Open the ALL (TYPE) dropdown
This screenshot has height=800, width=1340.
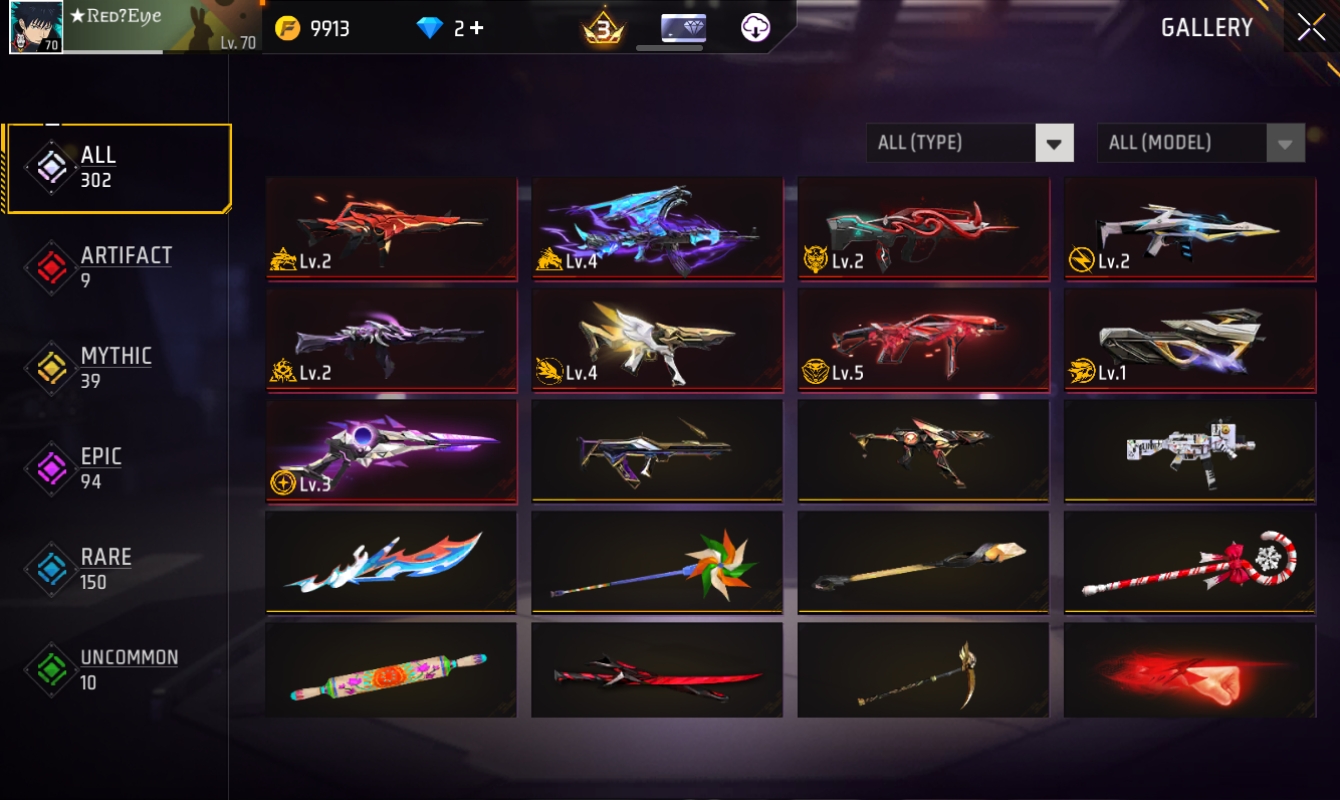click(x=955, y=142)
